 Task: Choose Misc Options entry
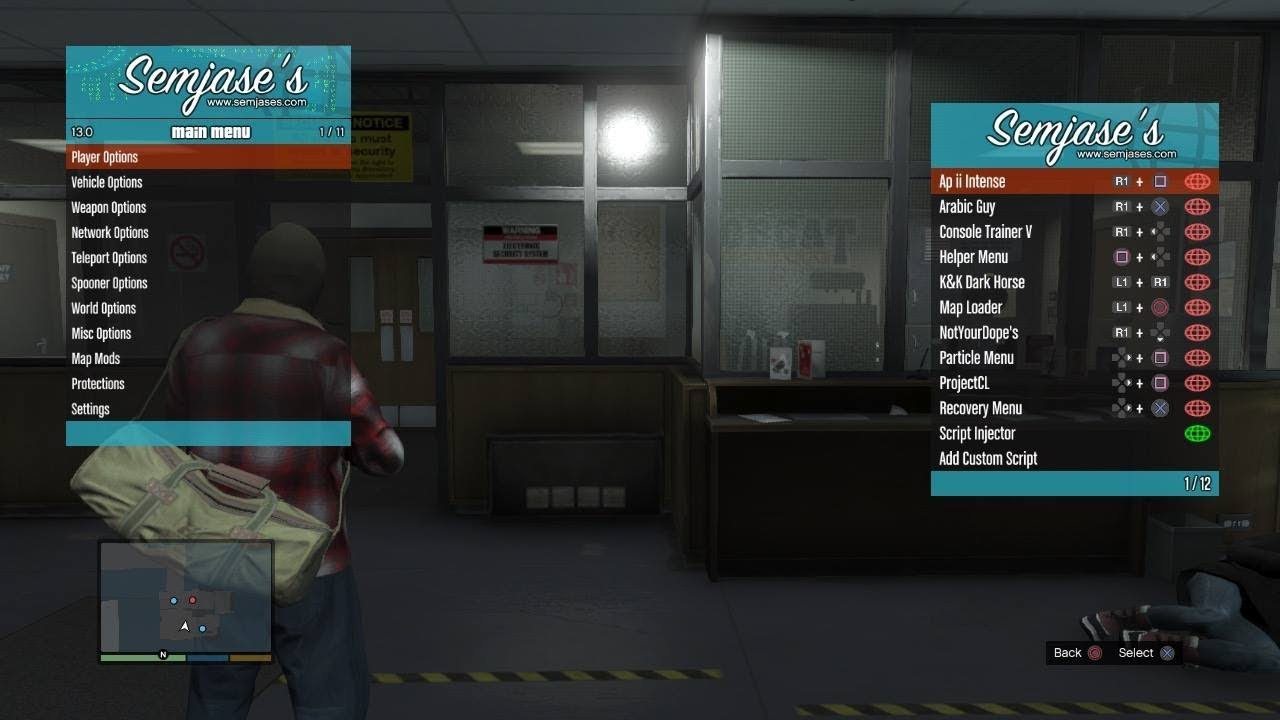[x=101, y=333]
